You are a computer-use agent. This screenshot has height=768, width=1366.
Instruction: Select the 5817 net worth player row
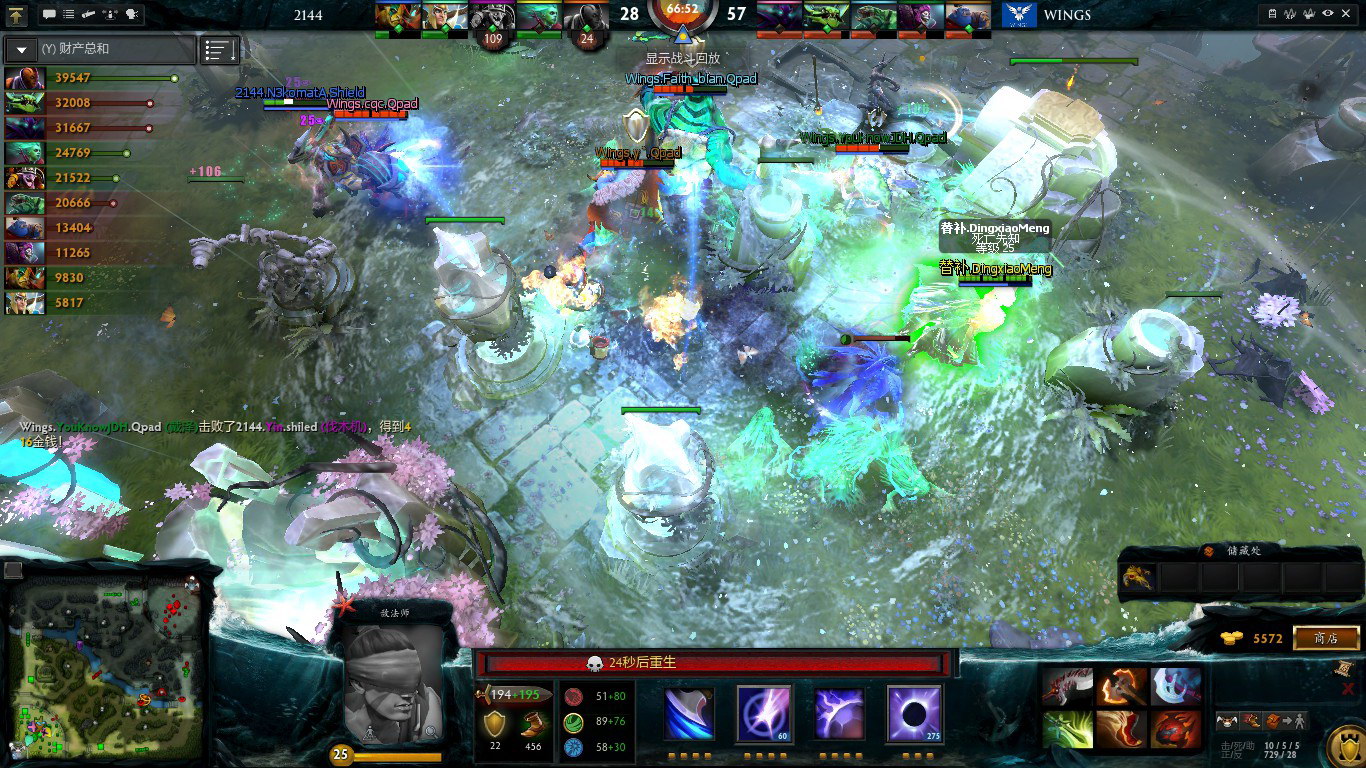92,302
